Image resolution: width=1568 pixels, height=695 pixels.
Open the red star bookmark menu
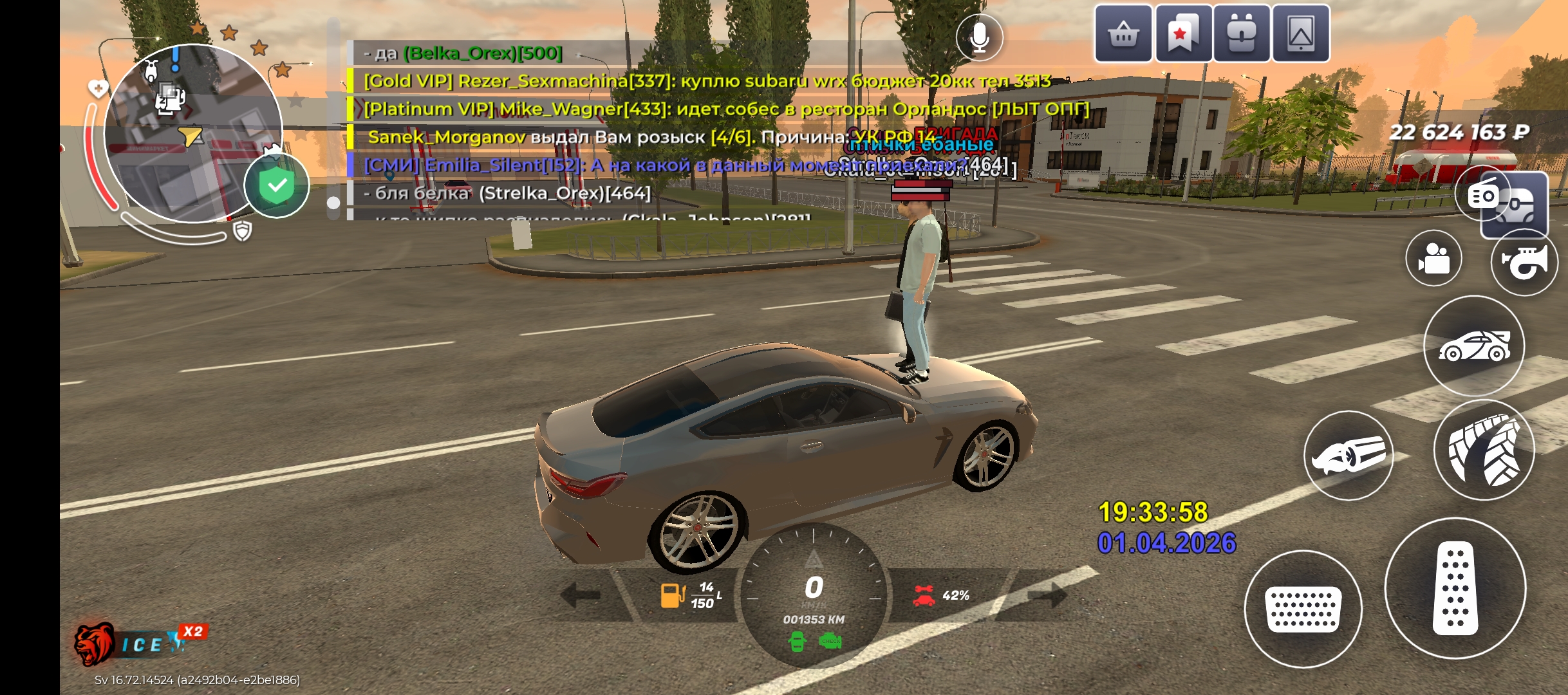(x=1182, y=33)
